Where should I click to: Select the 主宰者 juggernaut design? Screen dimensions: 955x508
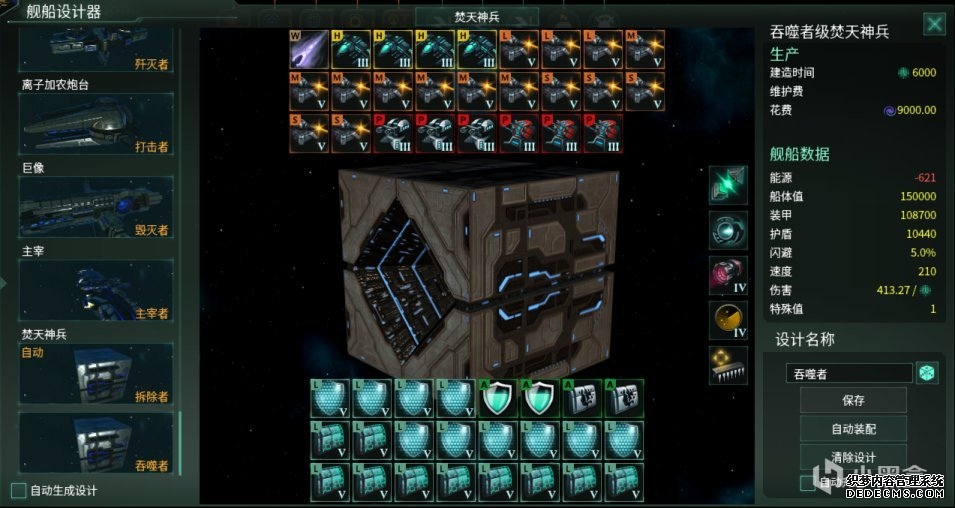[x=96, y=291]
